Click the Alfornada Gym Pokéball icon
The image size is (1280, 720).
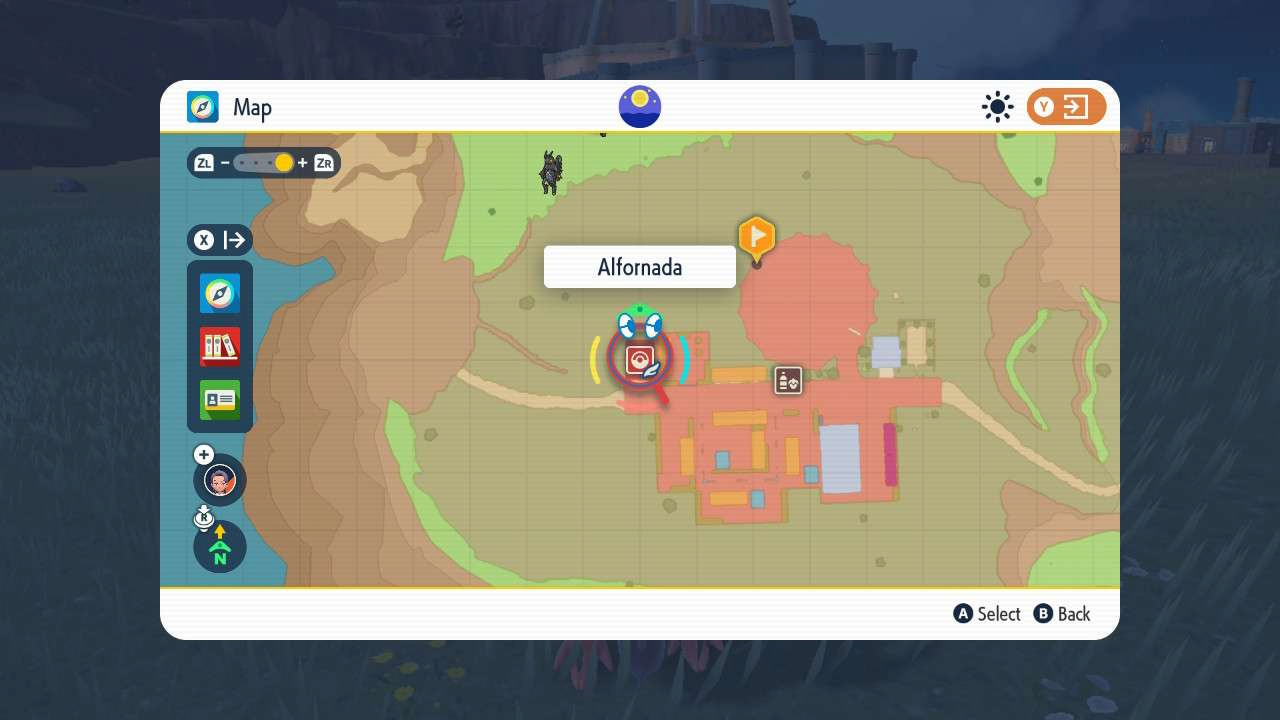point(640,358)
